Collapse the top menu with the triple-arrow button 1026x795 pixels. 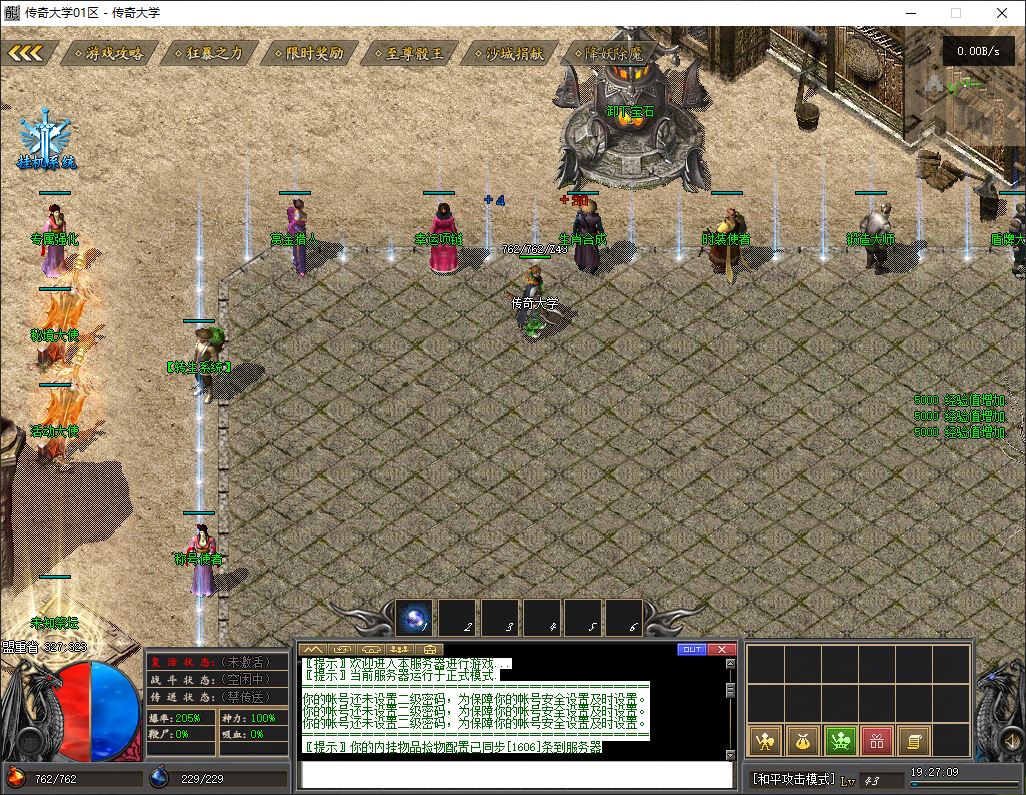point(26,53)
